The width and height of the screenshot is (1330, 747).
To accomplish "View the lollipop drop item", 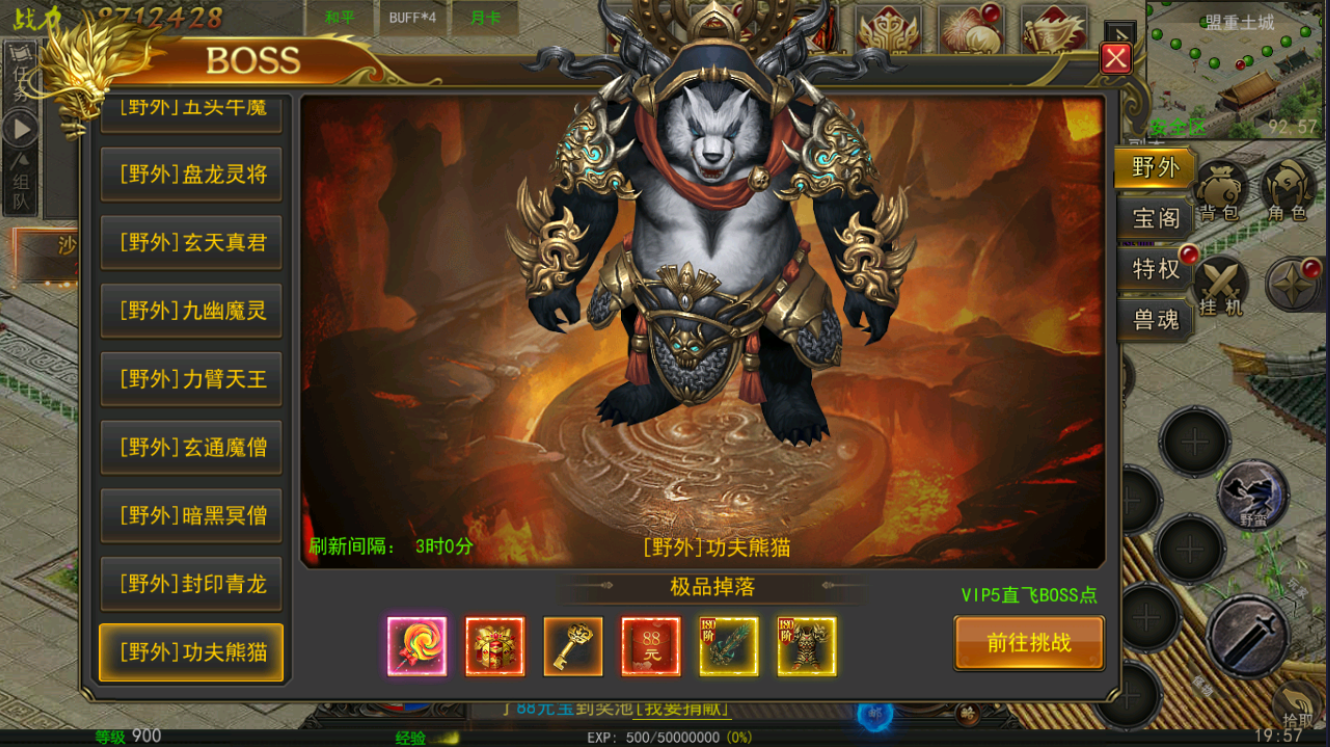I will pos(417,646).
